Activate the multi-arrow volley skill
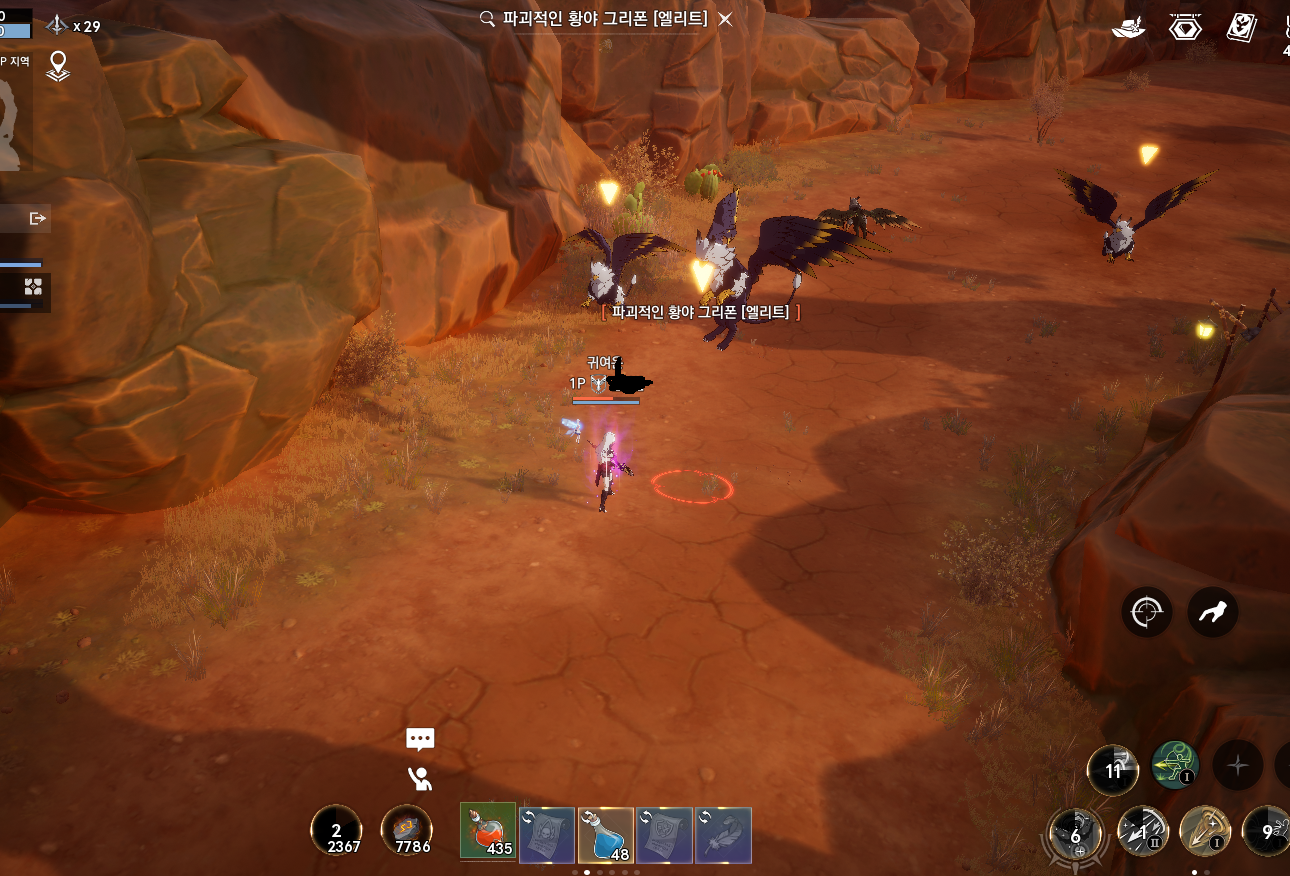Viewport: 1290px width, 876px height. (x=1142, y=832)
